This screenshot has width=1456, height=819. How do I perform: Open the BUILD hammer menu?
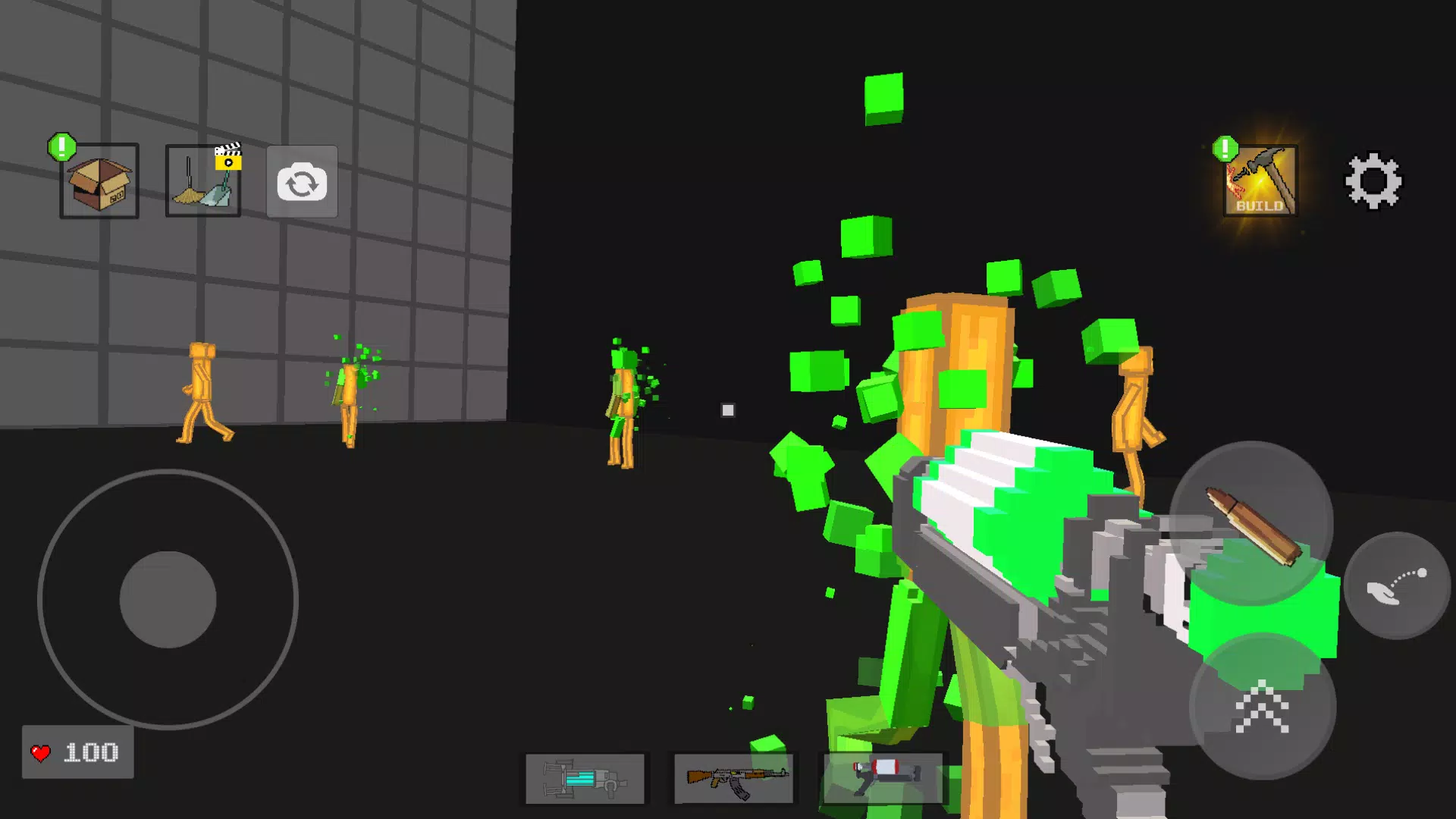pos(1259,182)
